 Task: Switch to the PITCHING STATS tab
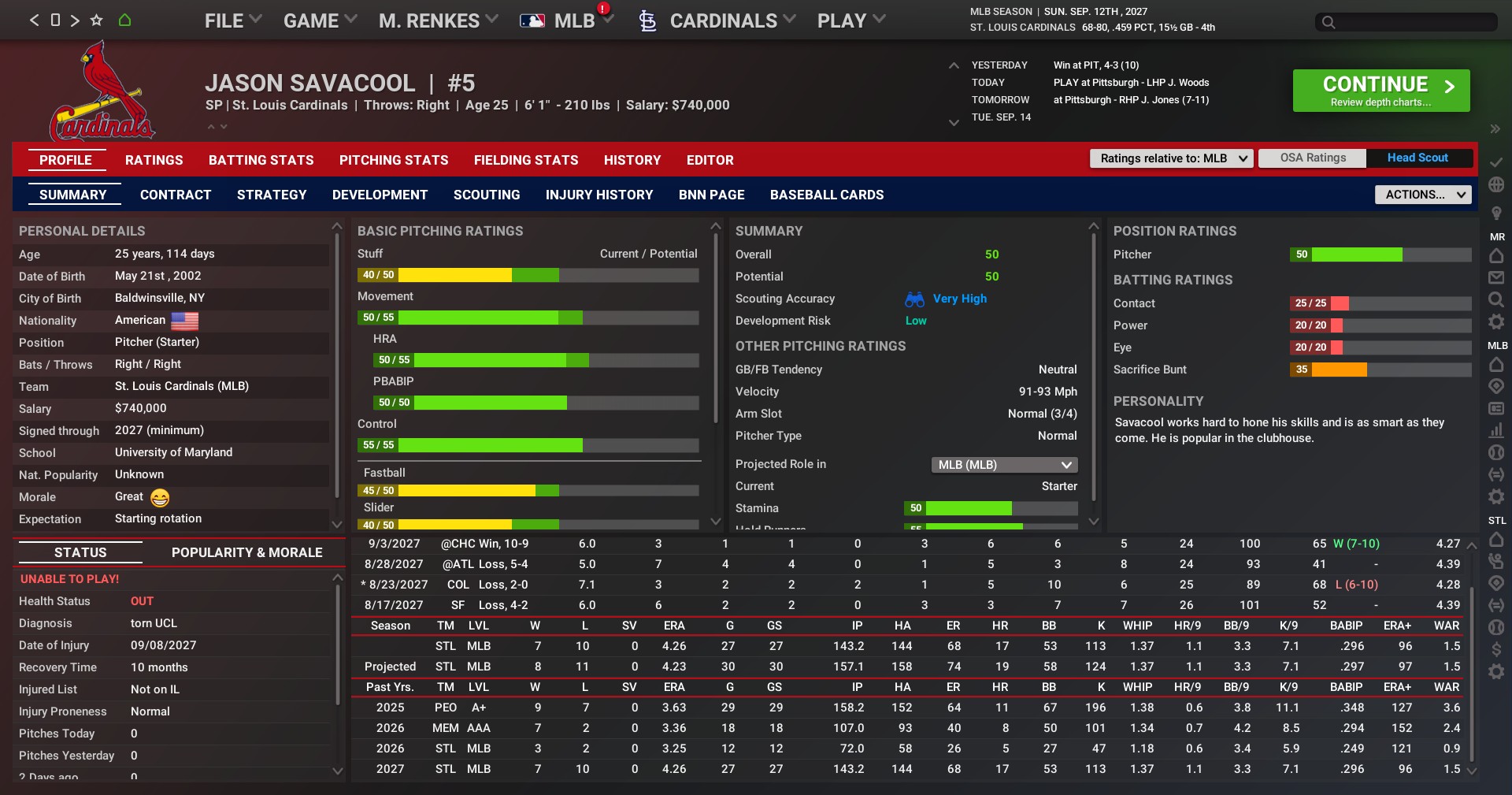394,160
